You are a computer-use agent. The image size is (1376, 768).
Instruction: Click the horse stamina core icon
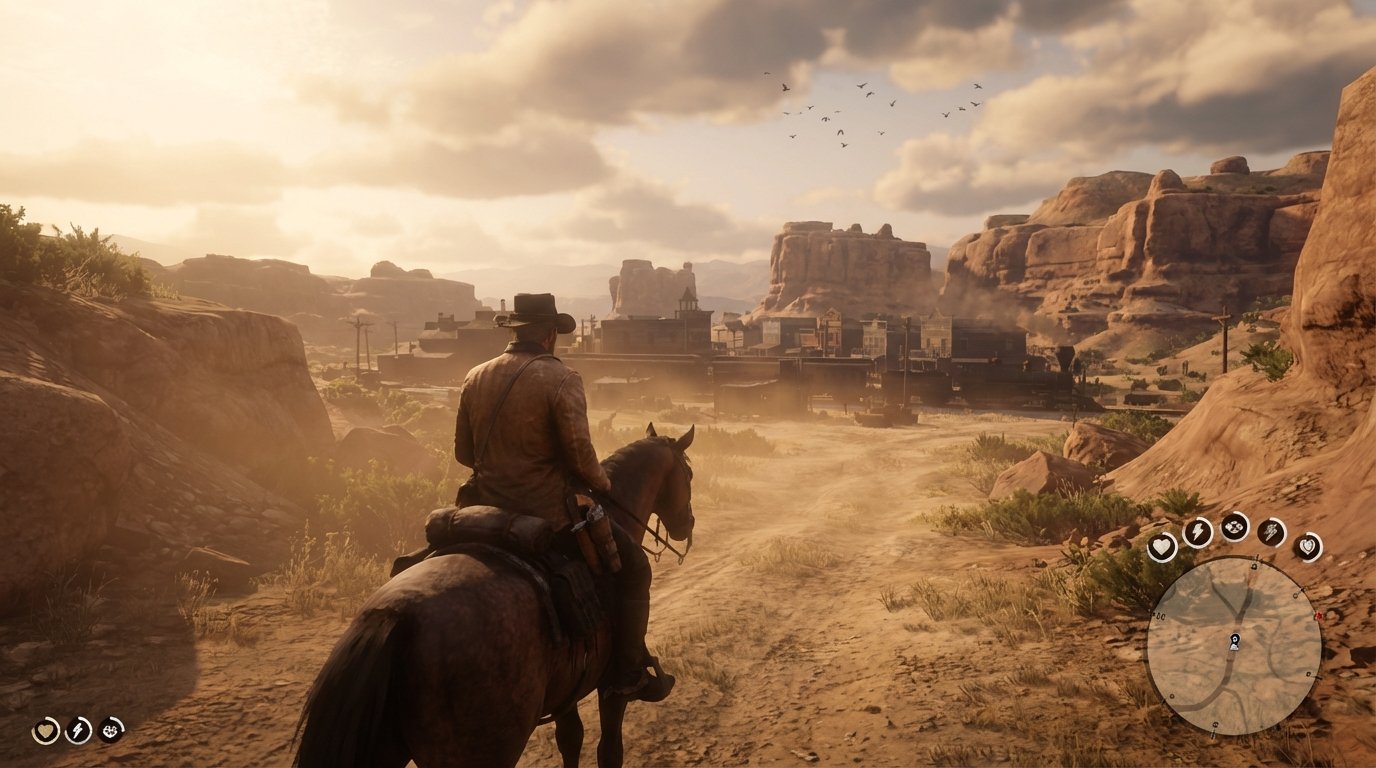[1271, 530]
